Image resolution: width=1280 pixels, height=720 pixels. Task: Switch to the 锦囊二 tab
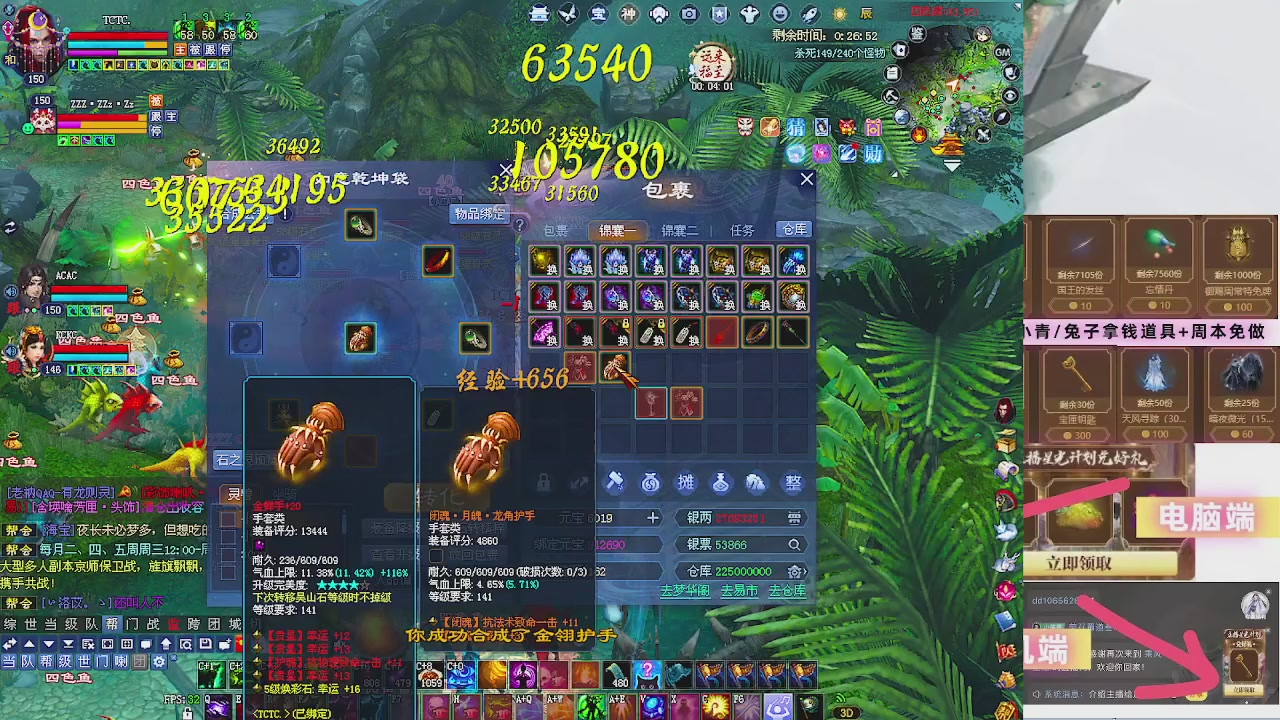[680, 230]
